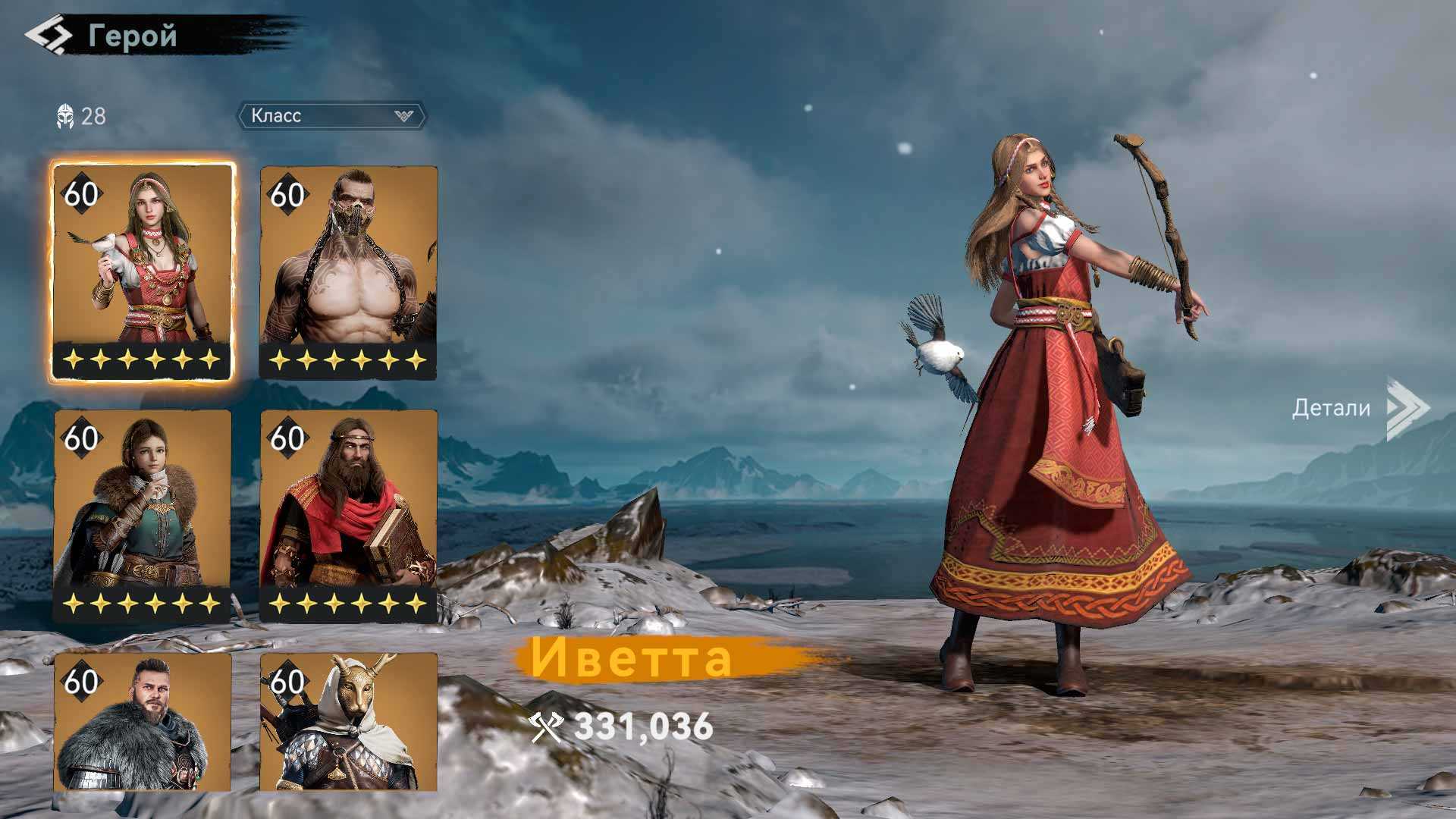Choose the masked tattooed warrior hero card
This screenshot has width=1456, height=819.
coord(349,271)
